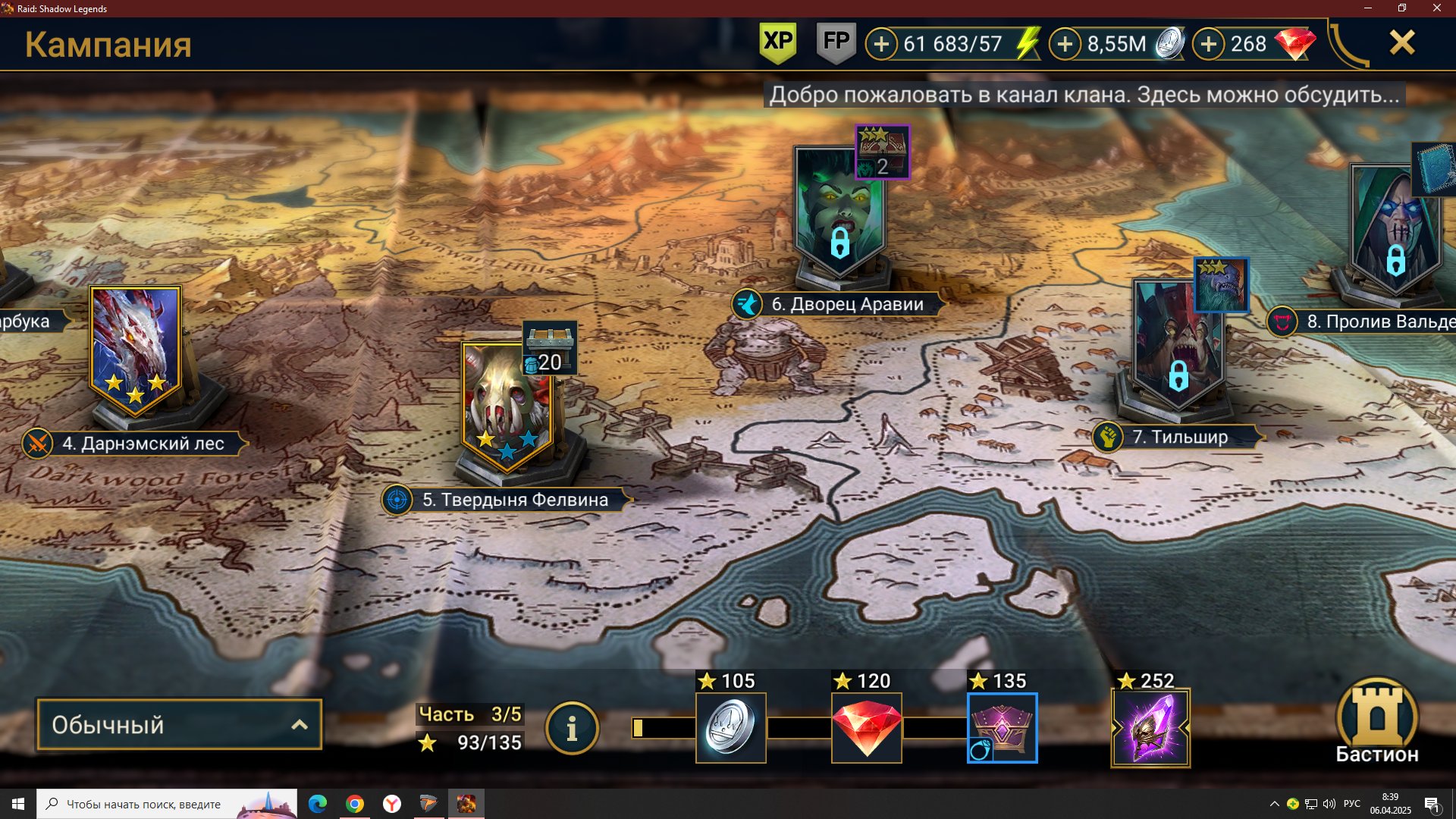Inspect the 252-star purple shard reward
Viewport: 1456px width, 819px height.
click(x=1150, y=727)
